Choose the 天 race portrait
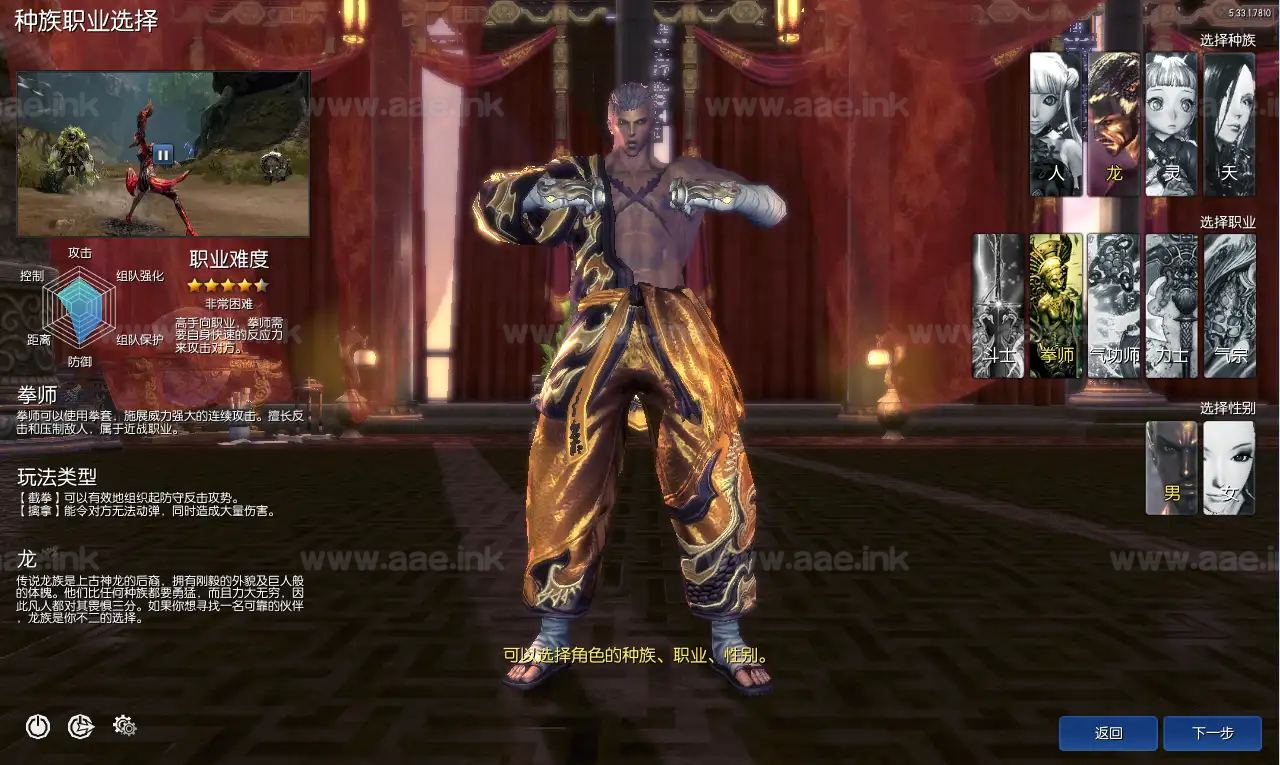Viewport: 1280px width, 765px height. click(1228, 120)
